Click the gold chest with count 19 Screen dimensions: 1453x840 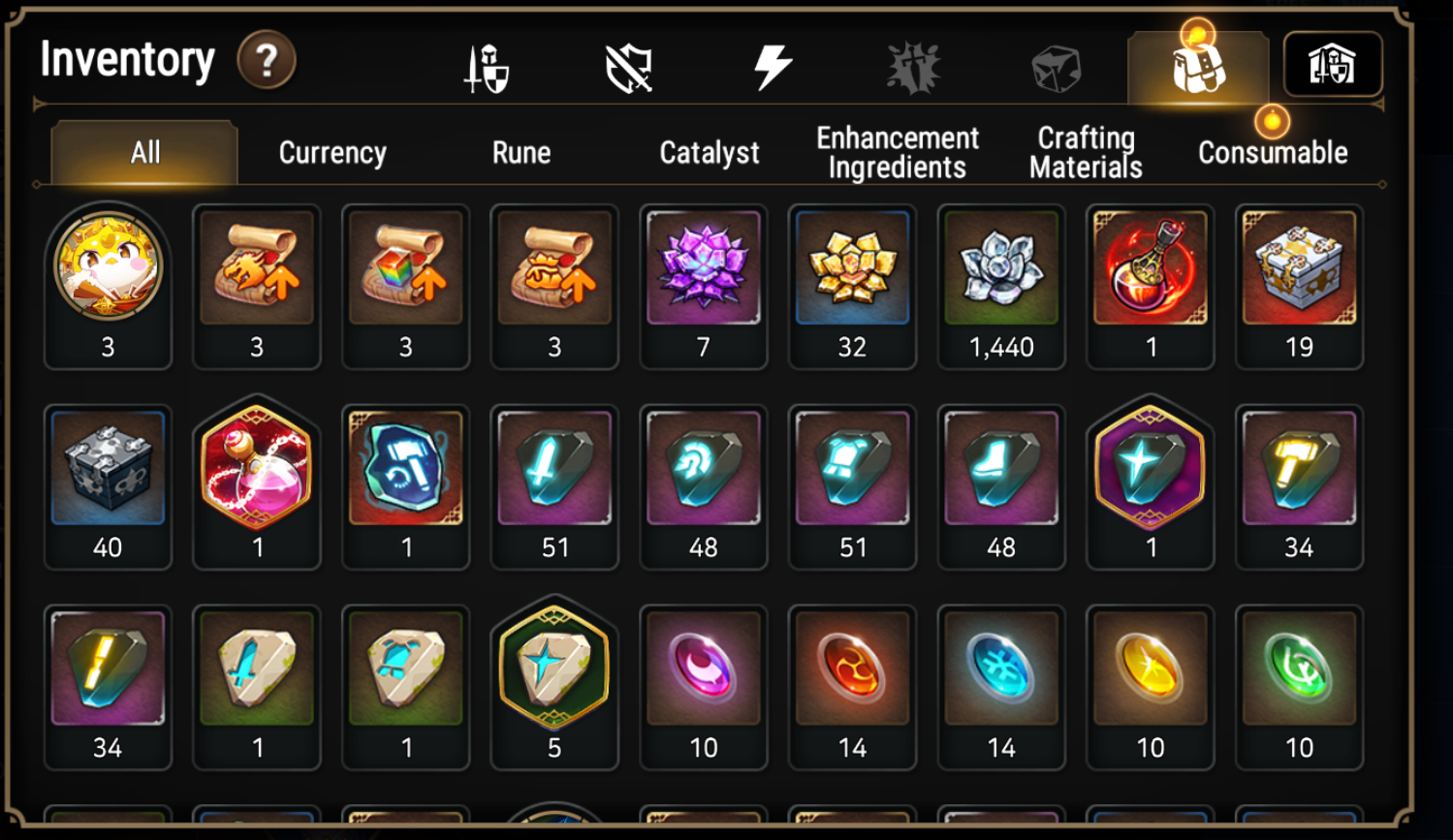pyautogui.click(x=1299, y=274)
